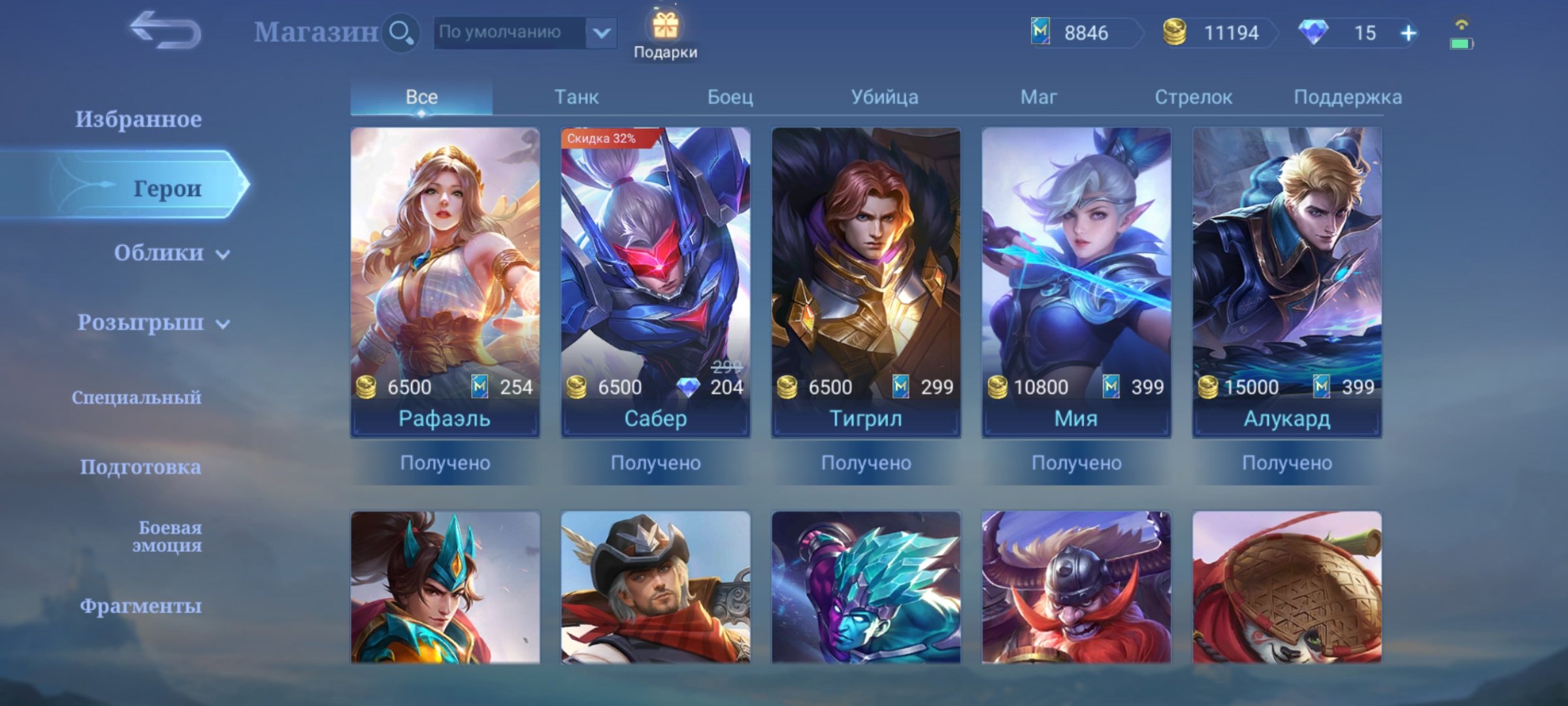Open the Подарки gift icon
The height and width of the screenshot is (706, 1568).
(x=665, y=34)
